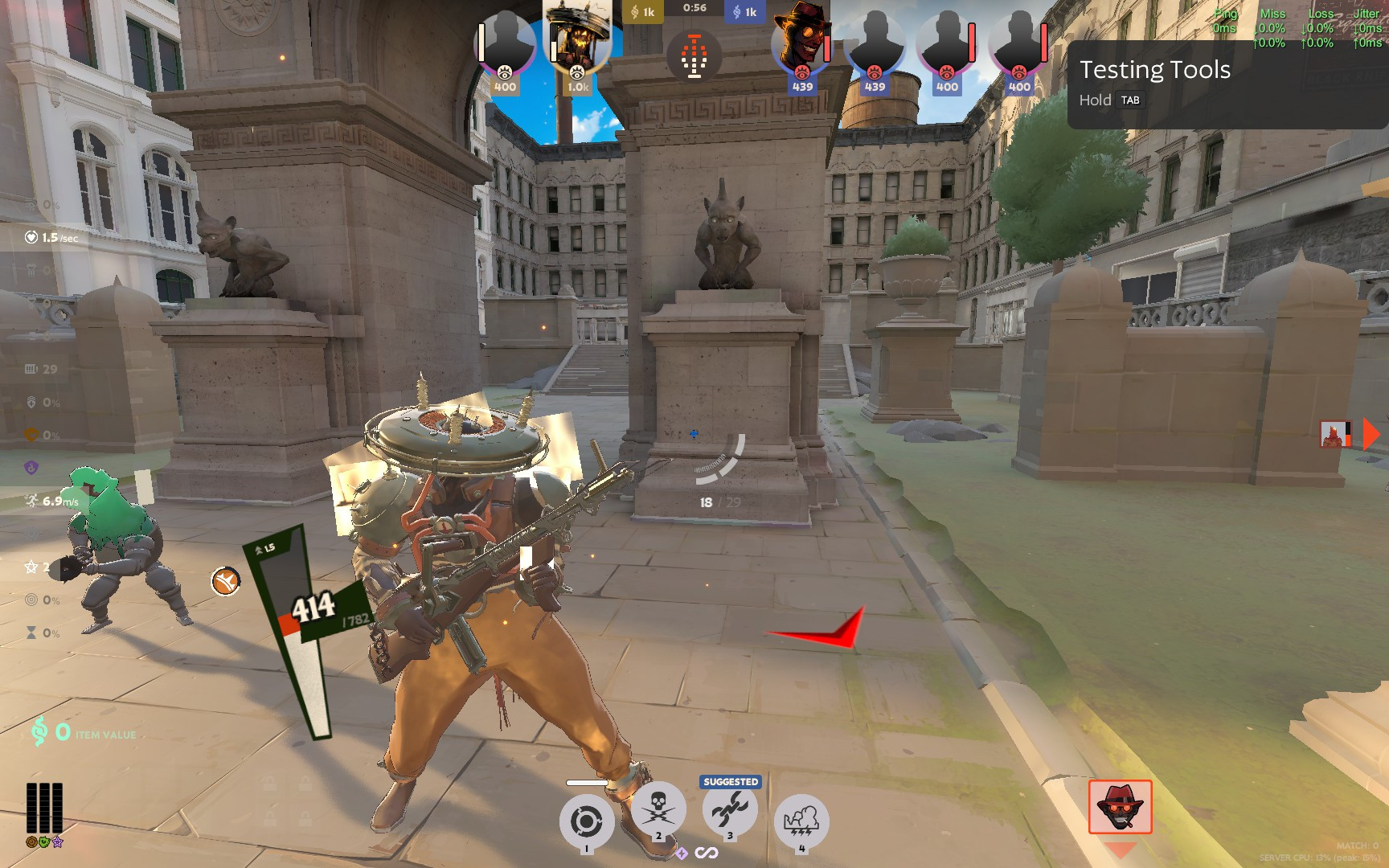The width and height of the screenshot is (1389, 868).
Task: Click the heart regen icon showing 1.5/sec
Action: pos(31,237)
